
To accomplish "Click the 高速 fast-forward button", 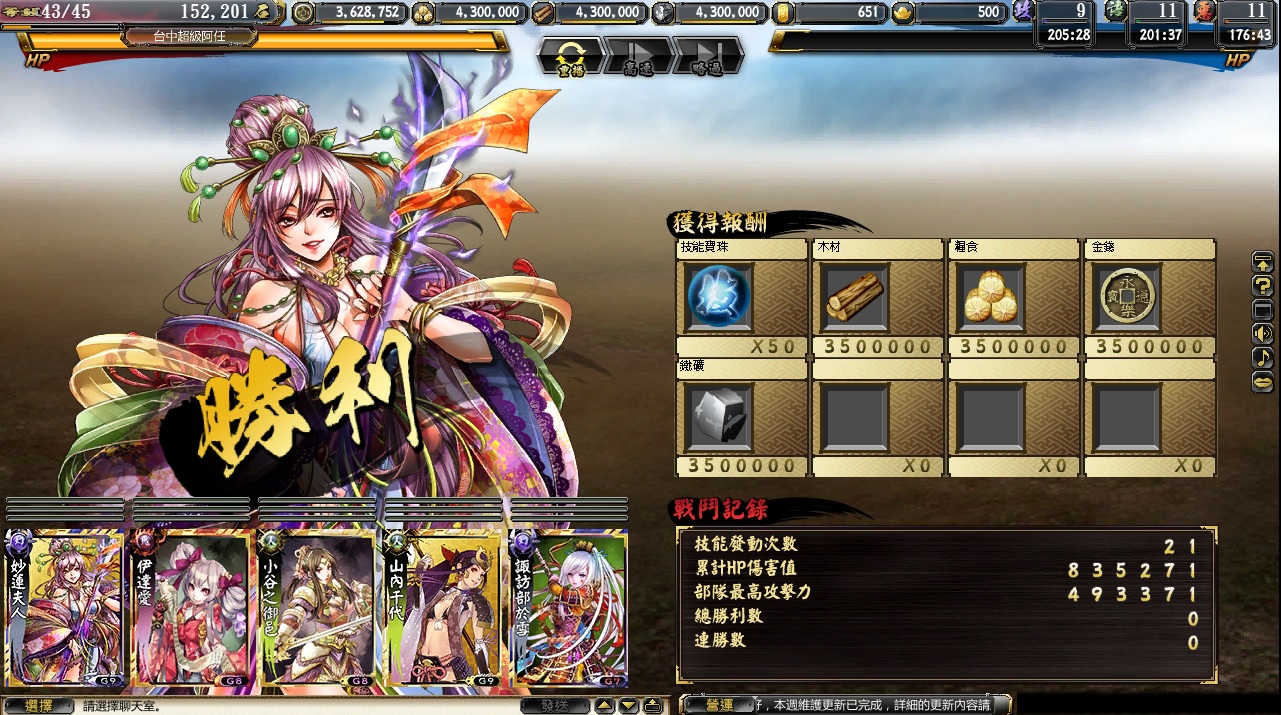I will click(638, 56).
